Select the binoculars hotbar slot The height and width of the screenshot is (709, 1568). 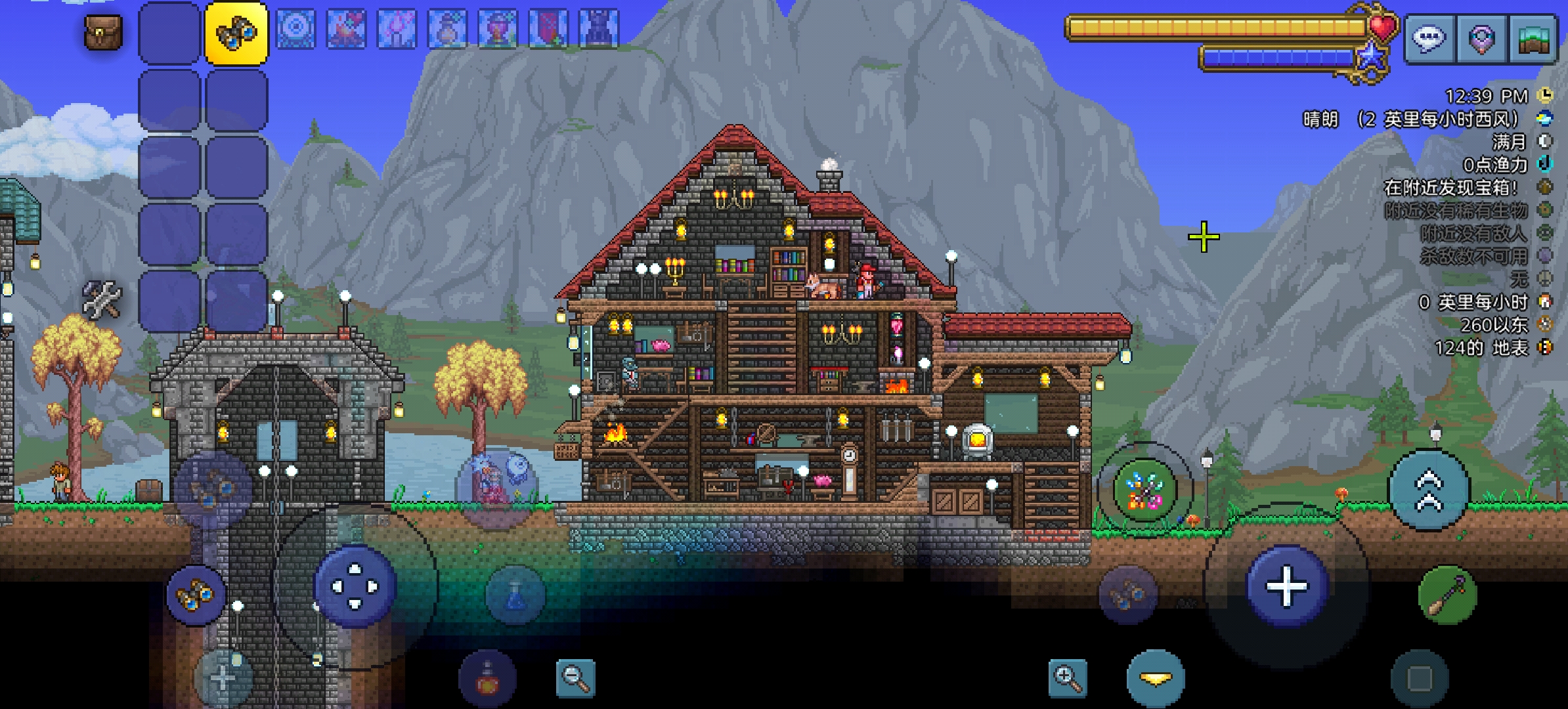pyautogui.click(x=236, y=33)
